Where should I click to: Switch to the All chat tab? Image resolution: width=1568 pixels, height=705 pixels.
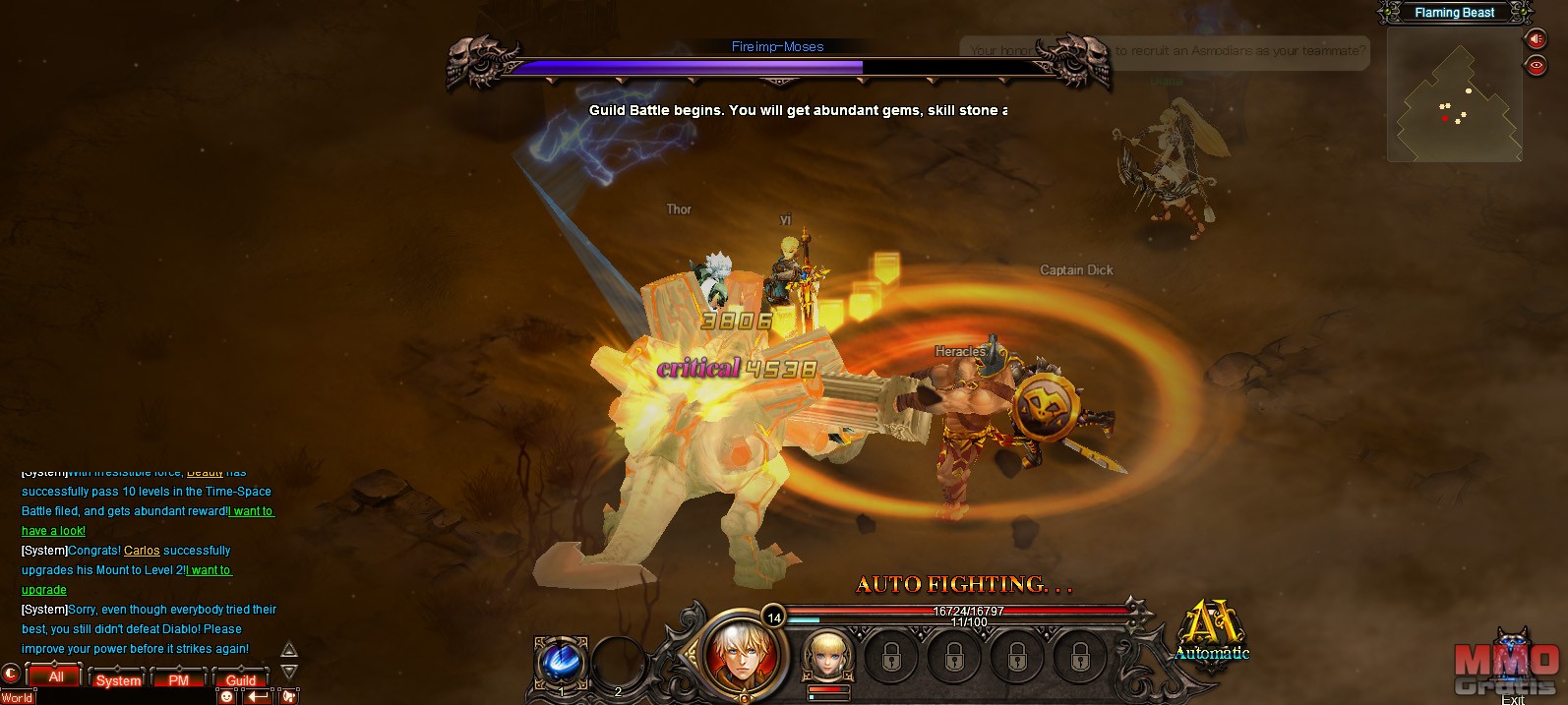coord(55,676)
